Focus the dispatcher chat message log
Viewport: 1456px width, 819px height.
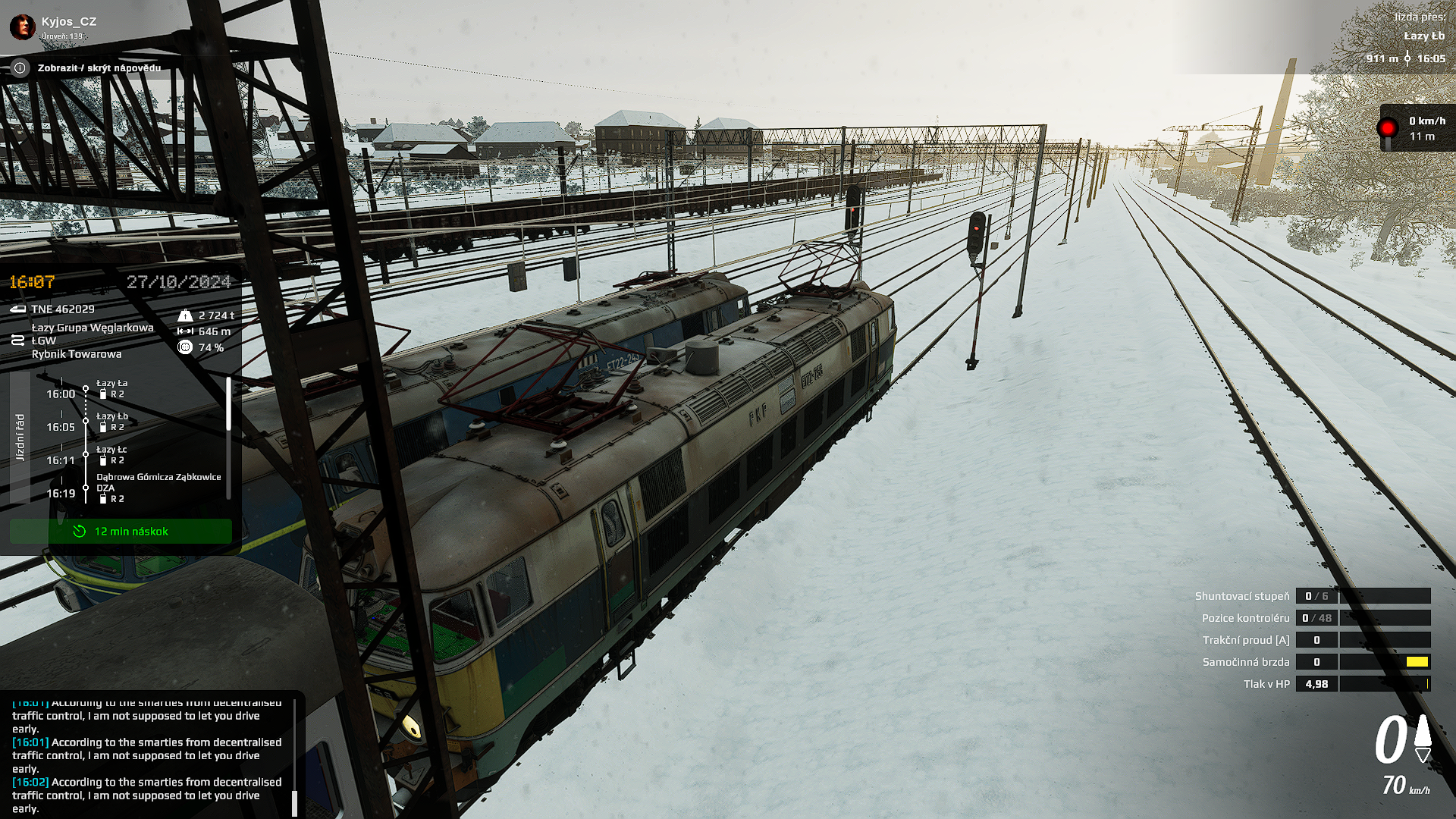[x=147, y=755]
